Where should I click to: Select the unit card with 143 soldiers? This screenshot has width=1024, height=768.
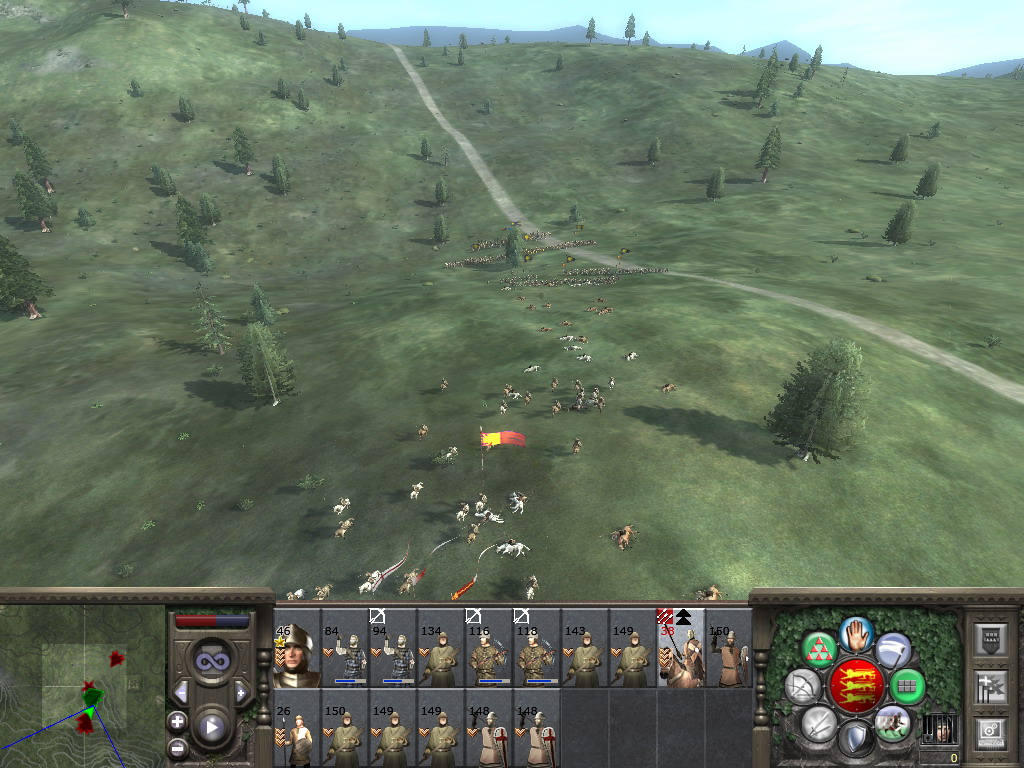[585, 655]
